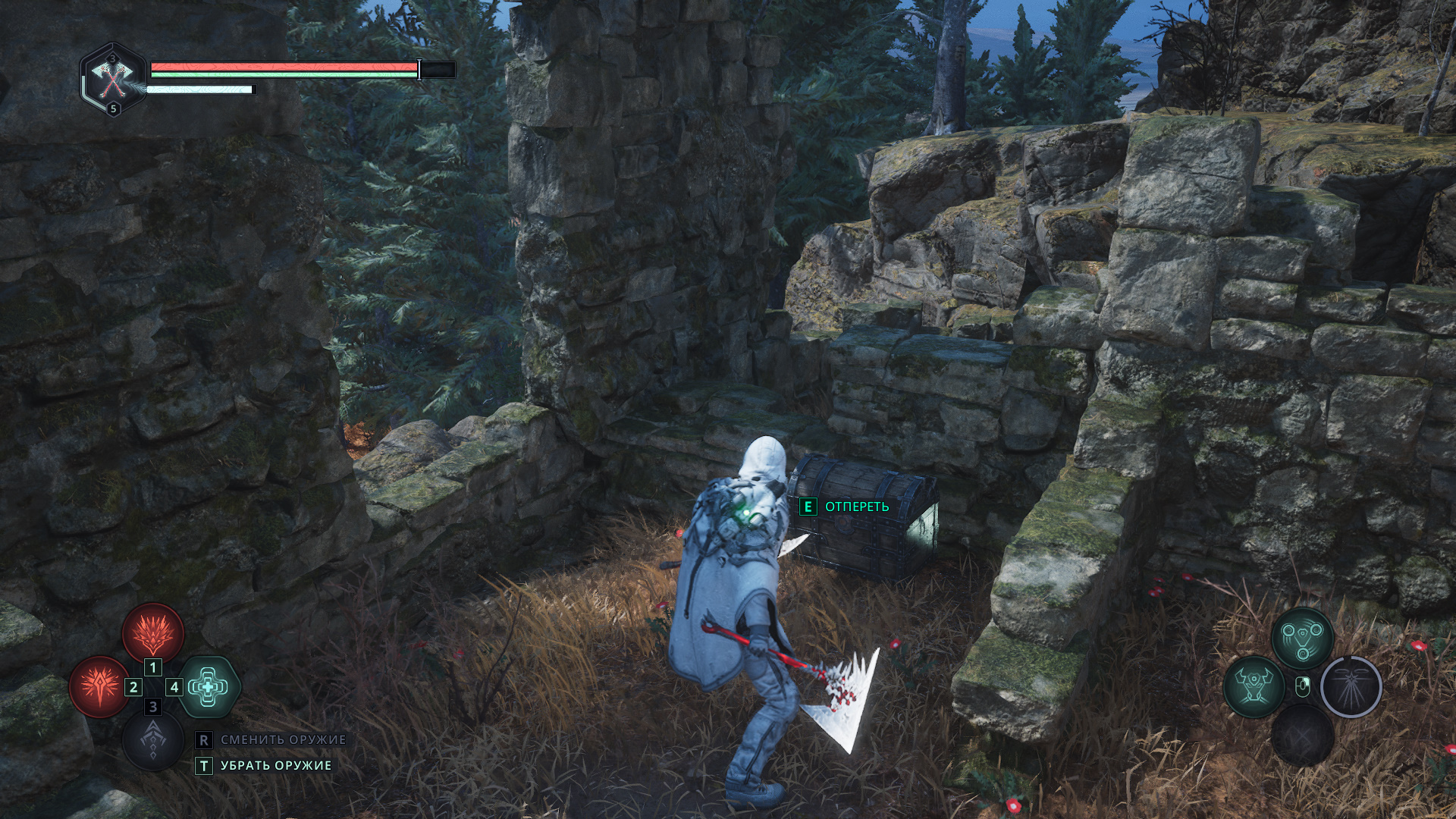Choose the dark crossed-lines ability slot

pos(1302,735)
